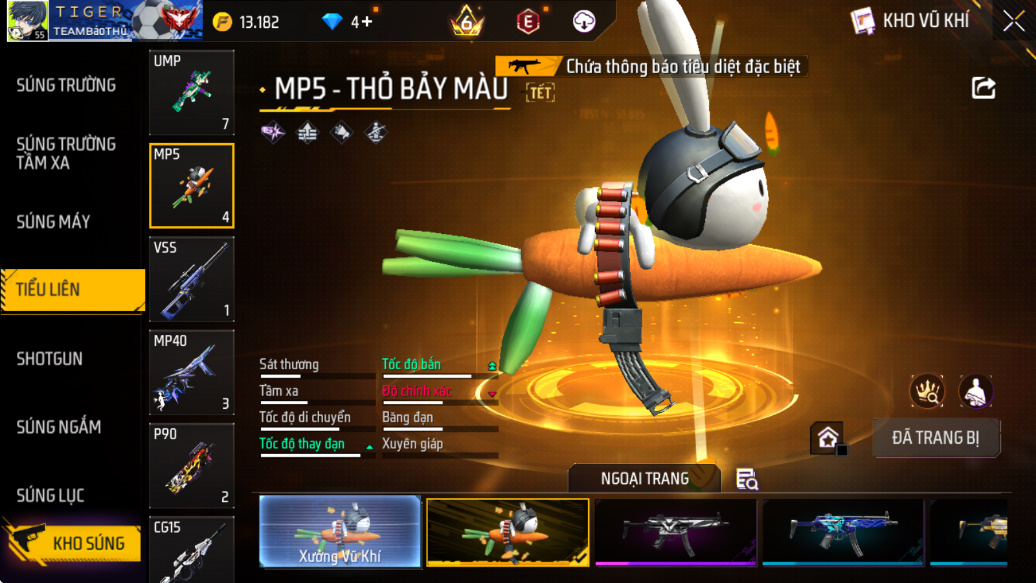
Task: Add more diamonds with plus button
Action: [367, 21]
